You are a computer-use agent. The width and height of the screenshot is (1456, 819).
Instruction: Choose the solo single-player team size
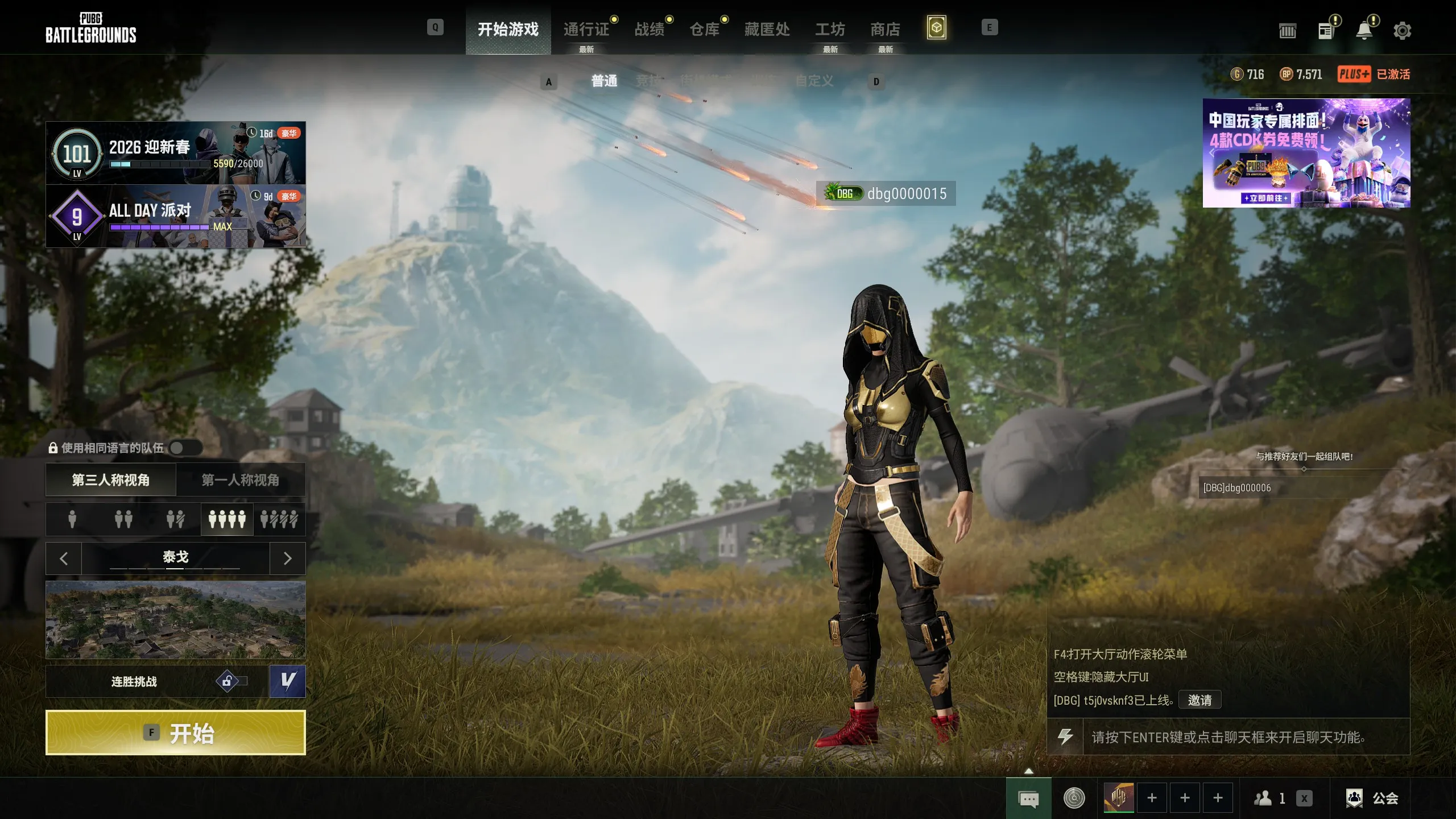click(72, 519)
